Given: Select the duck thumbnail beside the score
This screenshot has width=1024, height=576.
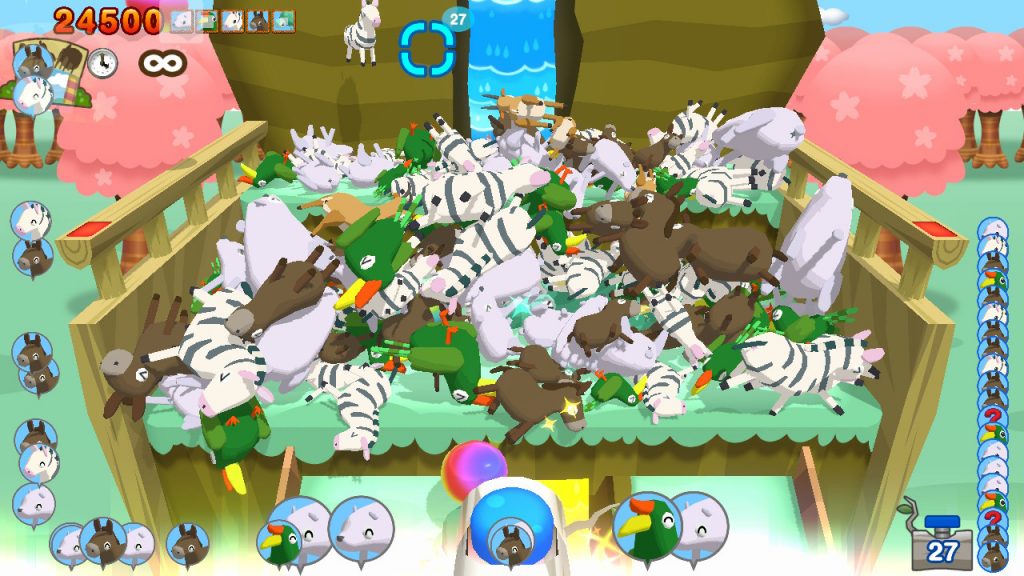Looking at the screenshot, I should click(x=208, y=21).
